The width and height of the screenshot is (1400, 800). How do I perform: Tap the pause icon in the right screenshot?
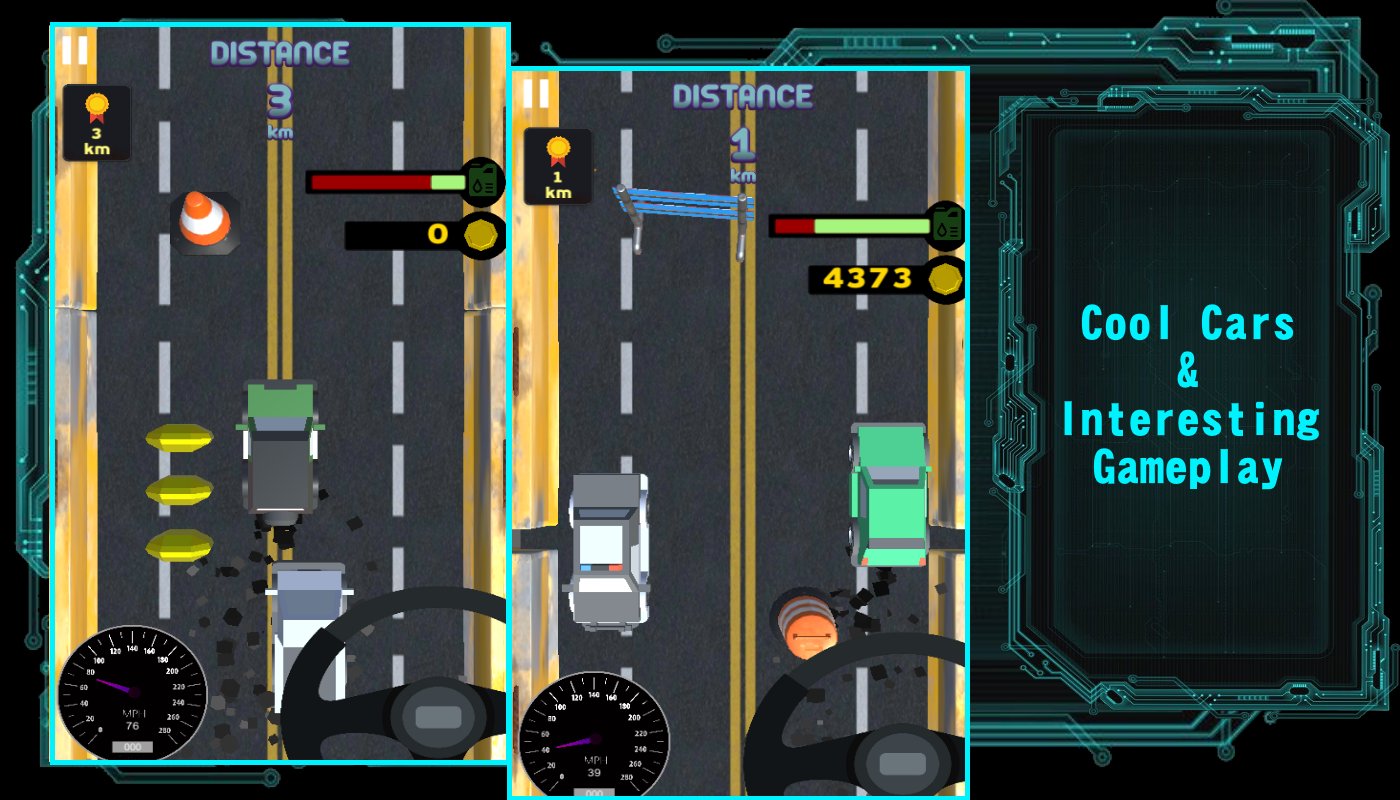(x=535, y=94)
